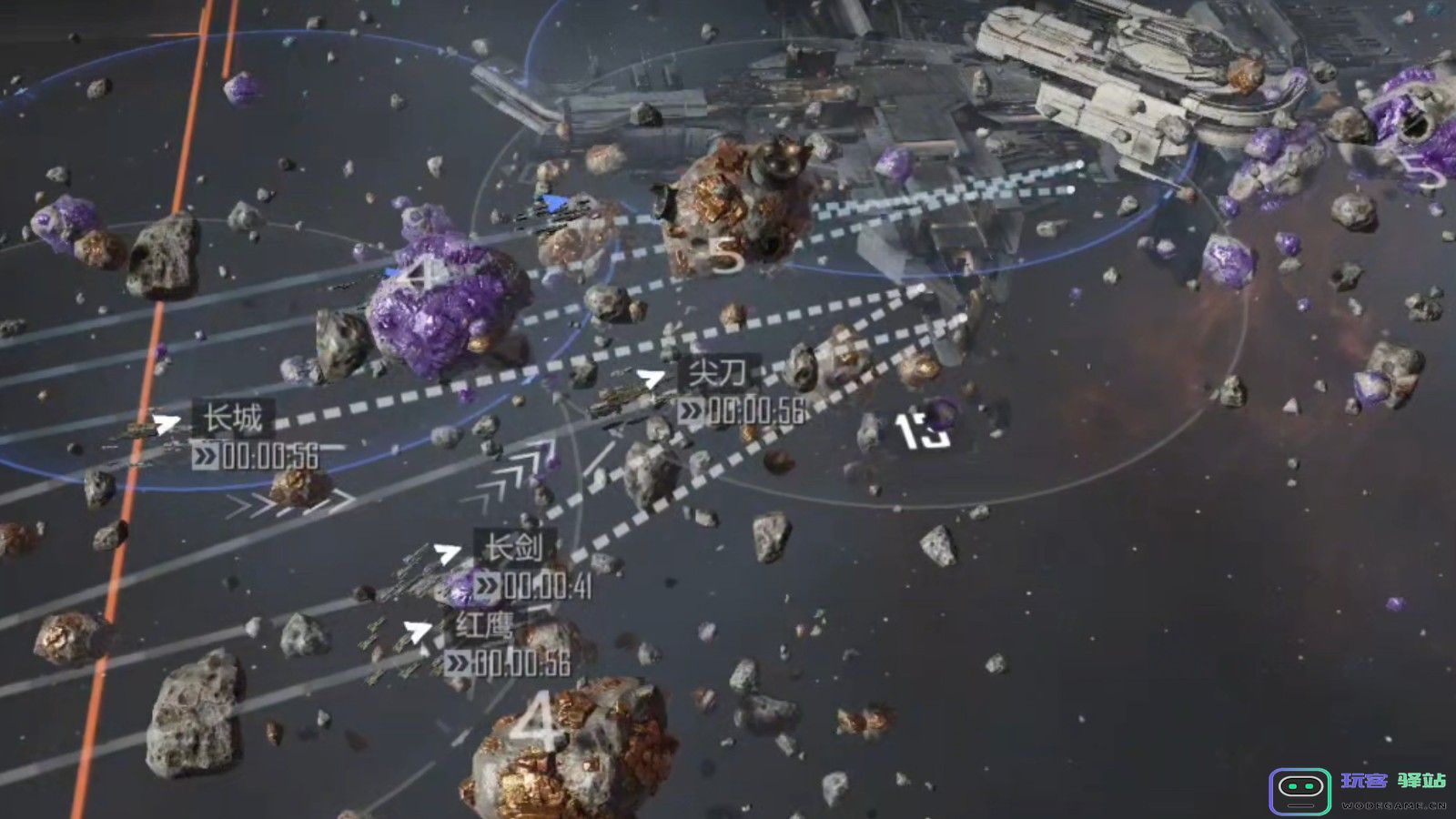The width and height of the screenshot is (1456, 819).
Task: Select the 尖刀 fleet label
Action: click(x=718, y=373)
